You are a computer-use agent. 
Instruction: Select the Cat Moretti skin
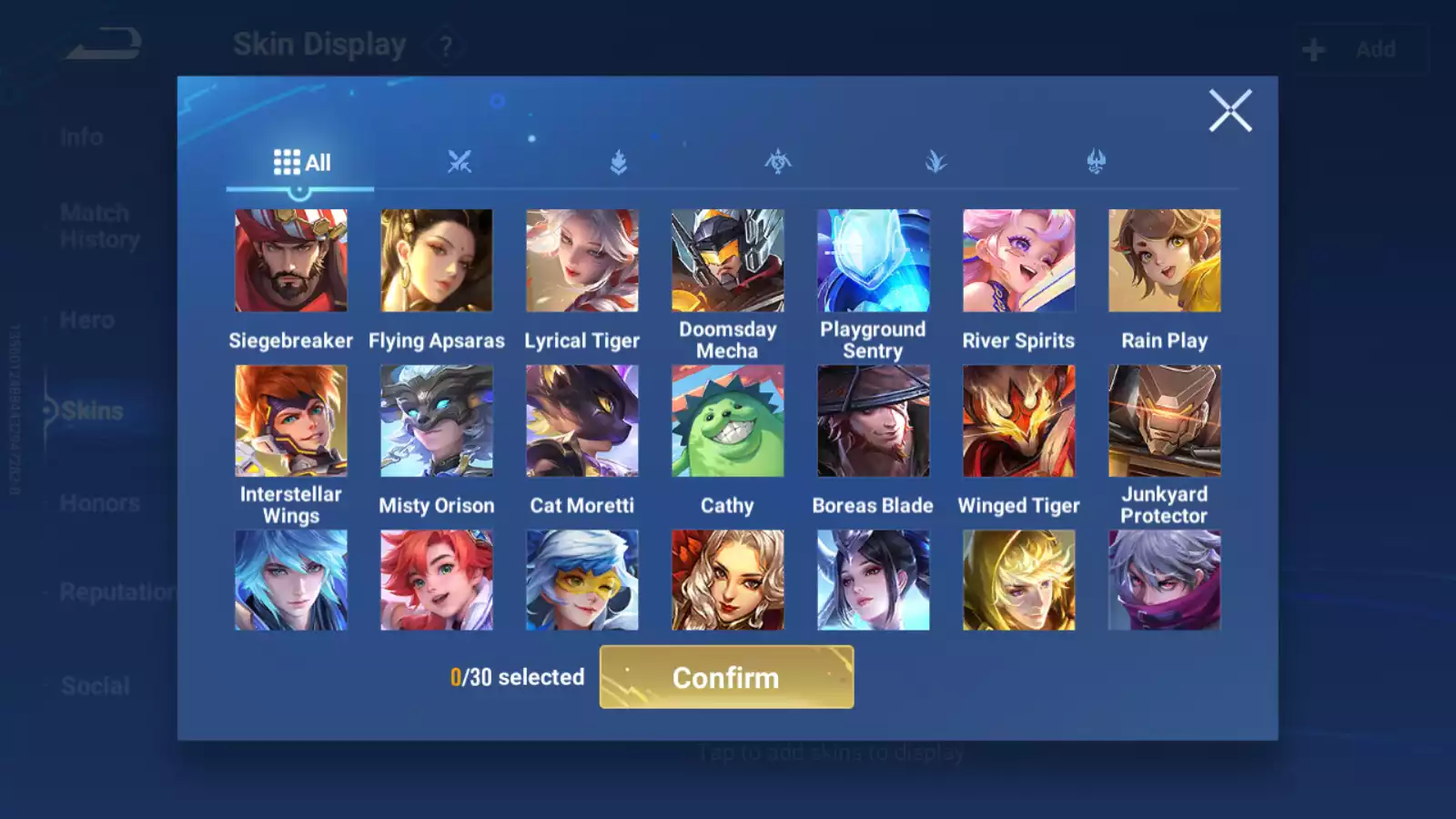click(582, 421)
